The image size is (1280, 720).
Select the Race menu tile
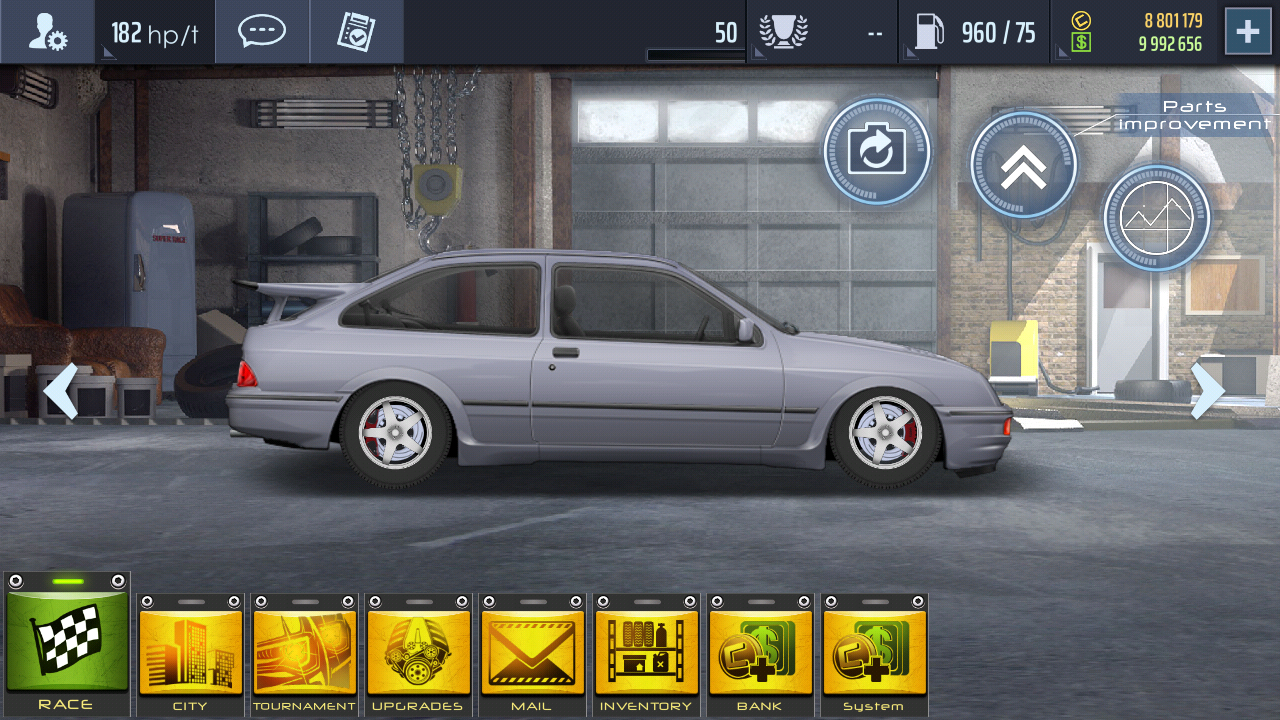pos(67,645)
